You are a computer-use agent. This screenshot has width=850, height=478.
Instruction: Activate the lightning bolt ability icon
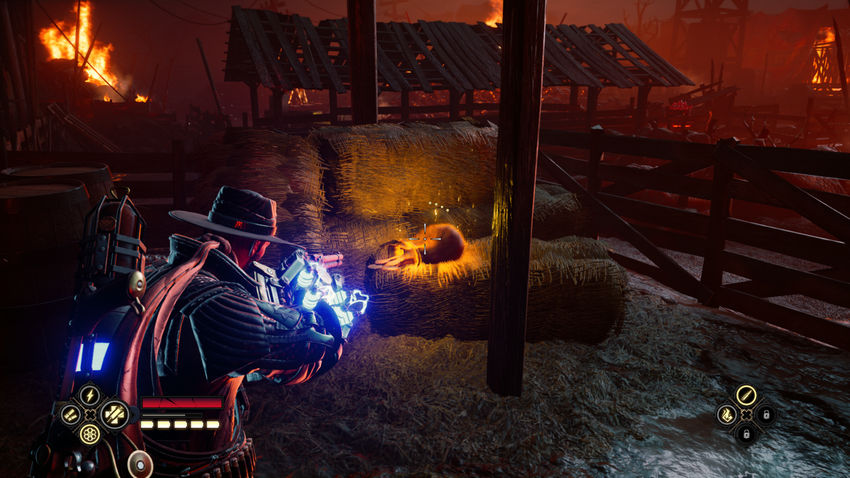tap(90, 394)
